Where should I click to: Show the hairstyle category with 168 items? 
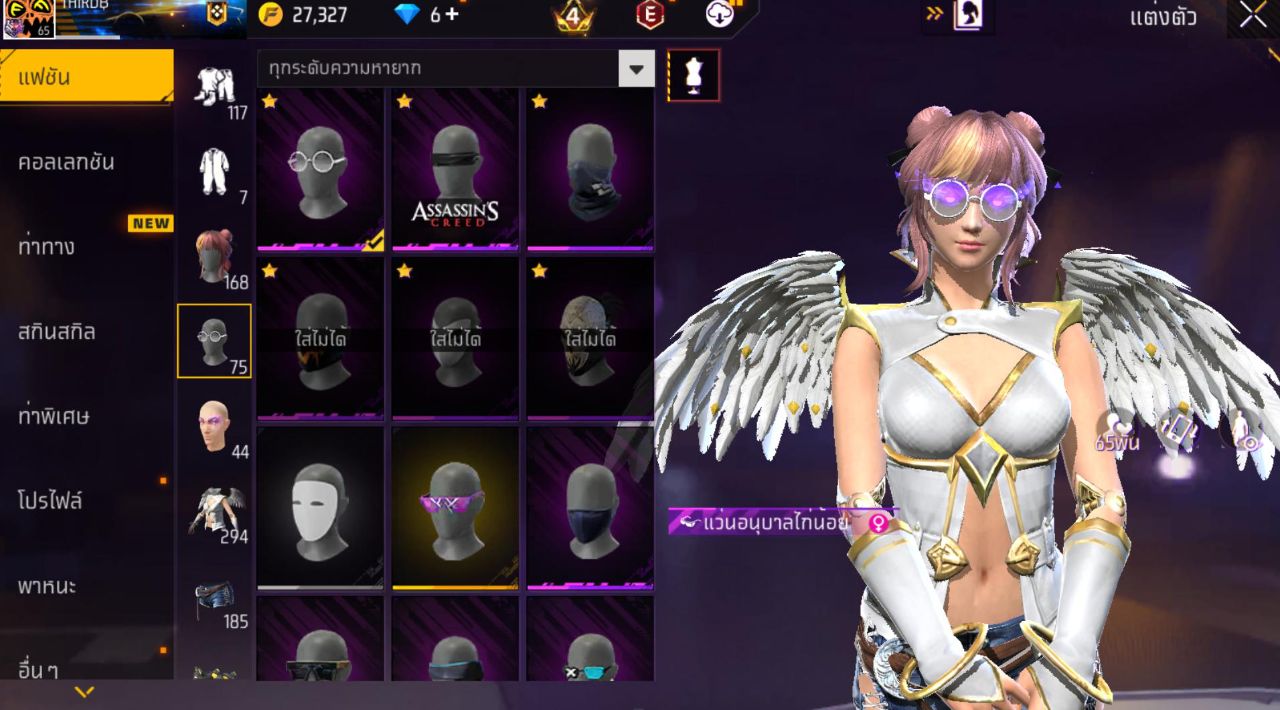214,258
